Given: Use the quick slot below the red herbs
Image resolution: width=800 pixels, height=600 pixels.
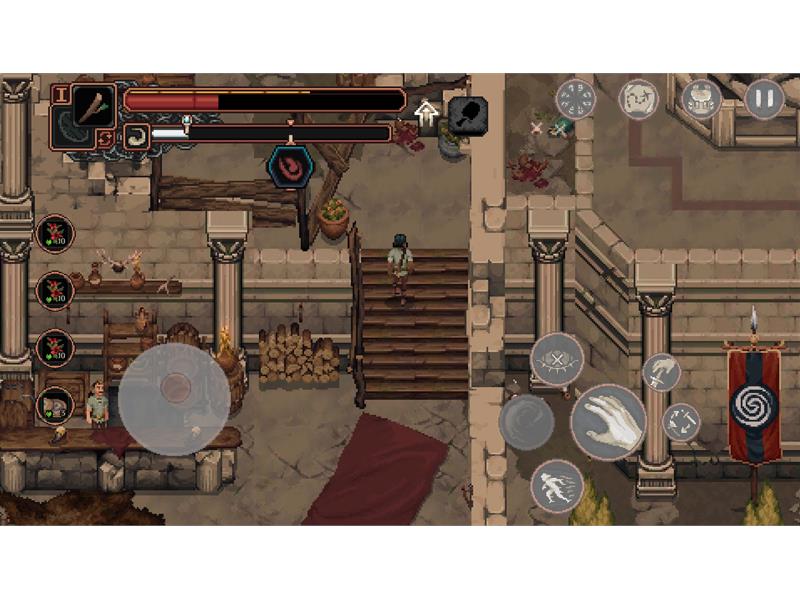Looking at the screenshot, I should tap(55, 405).
